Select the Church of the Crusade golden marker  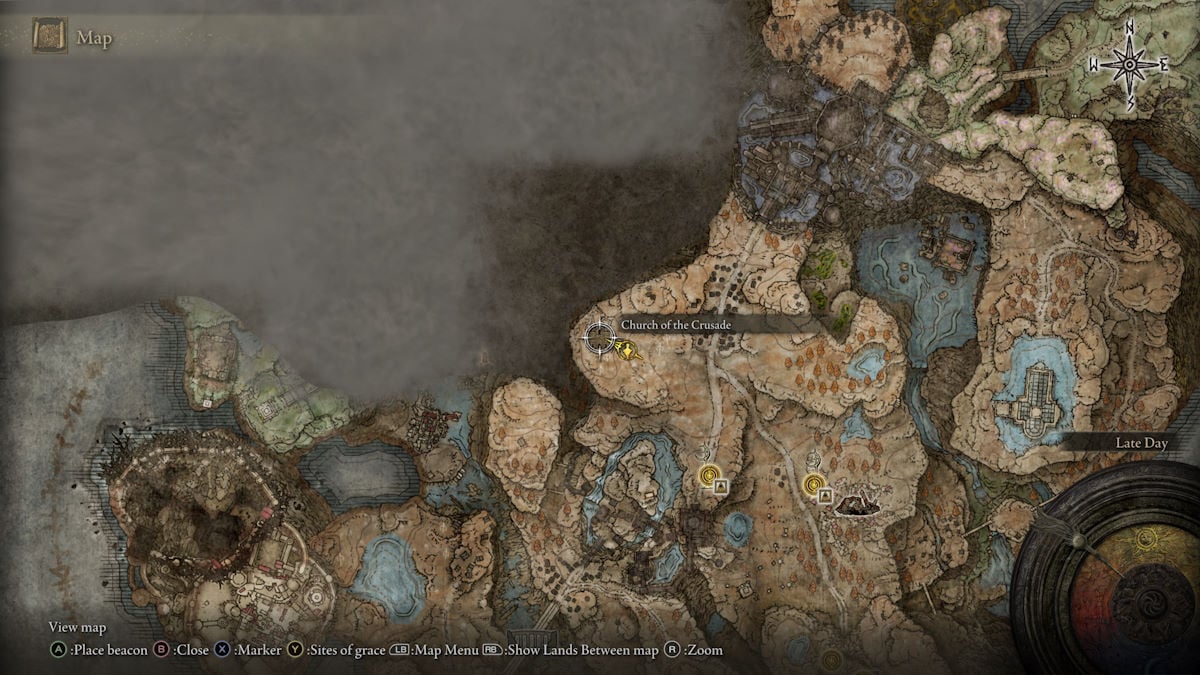(627, 349)
